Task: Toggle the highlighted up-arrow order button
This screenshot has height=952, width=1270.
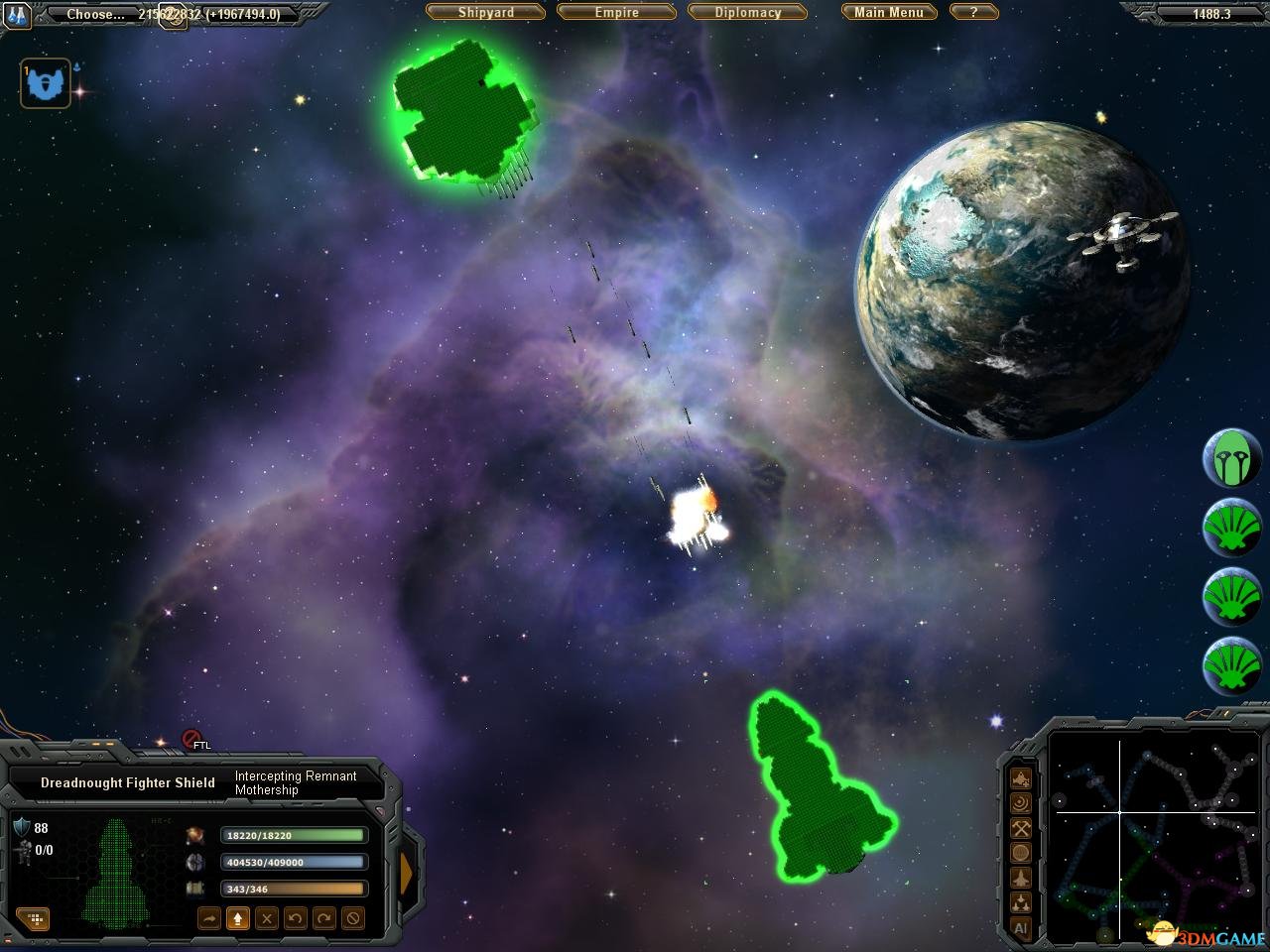Action: point(237,919)
